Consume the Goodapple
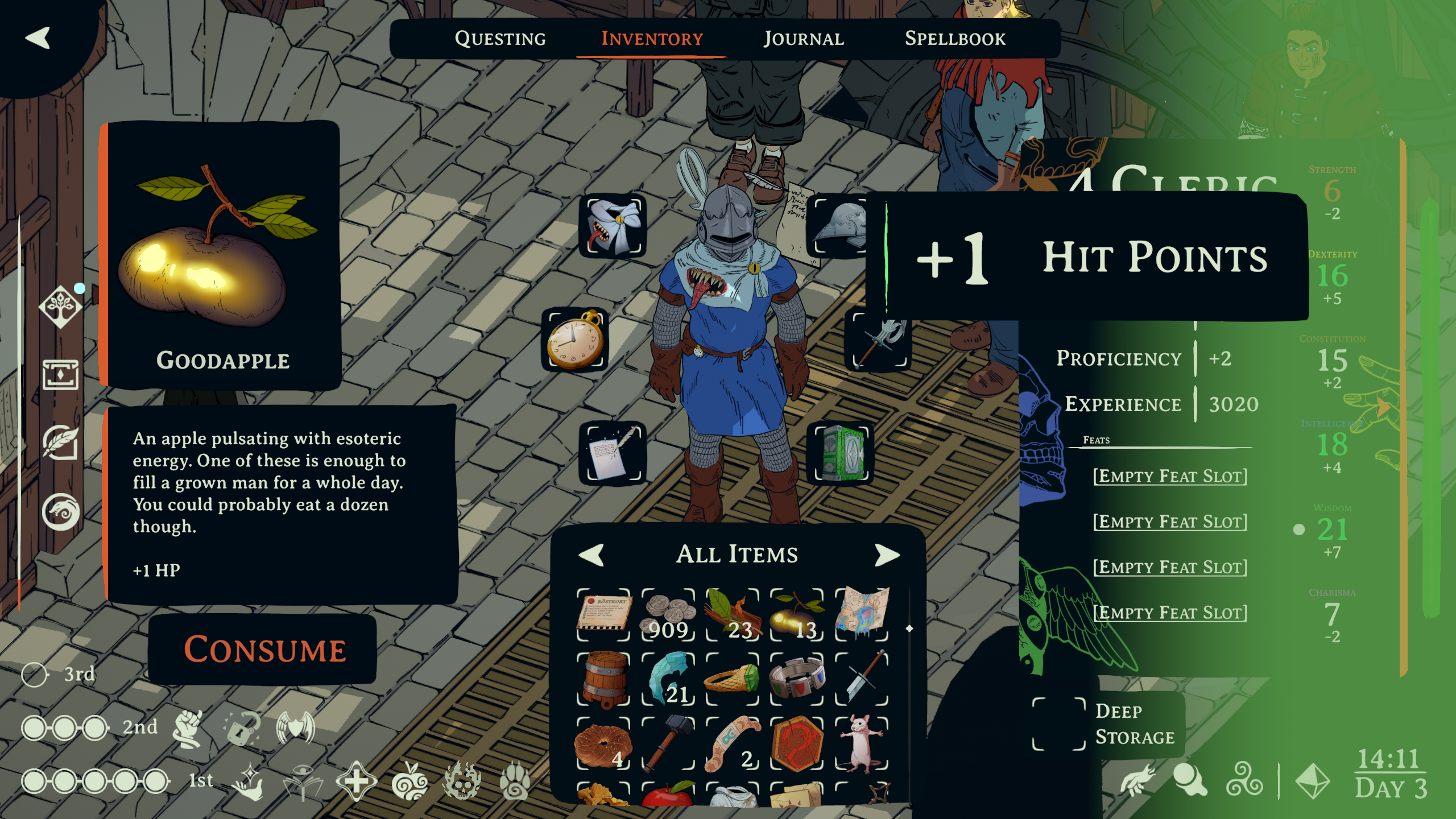The height and width of the screenshot is (819, 1456). coord(264,649)
